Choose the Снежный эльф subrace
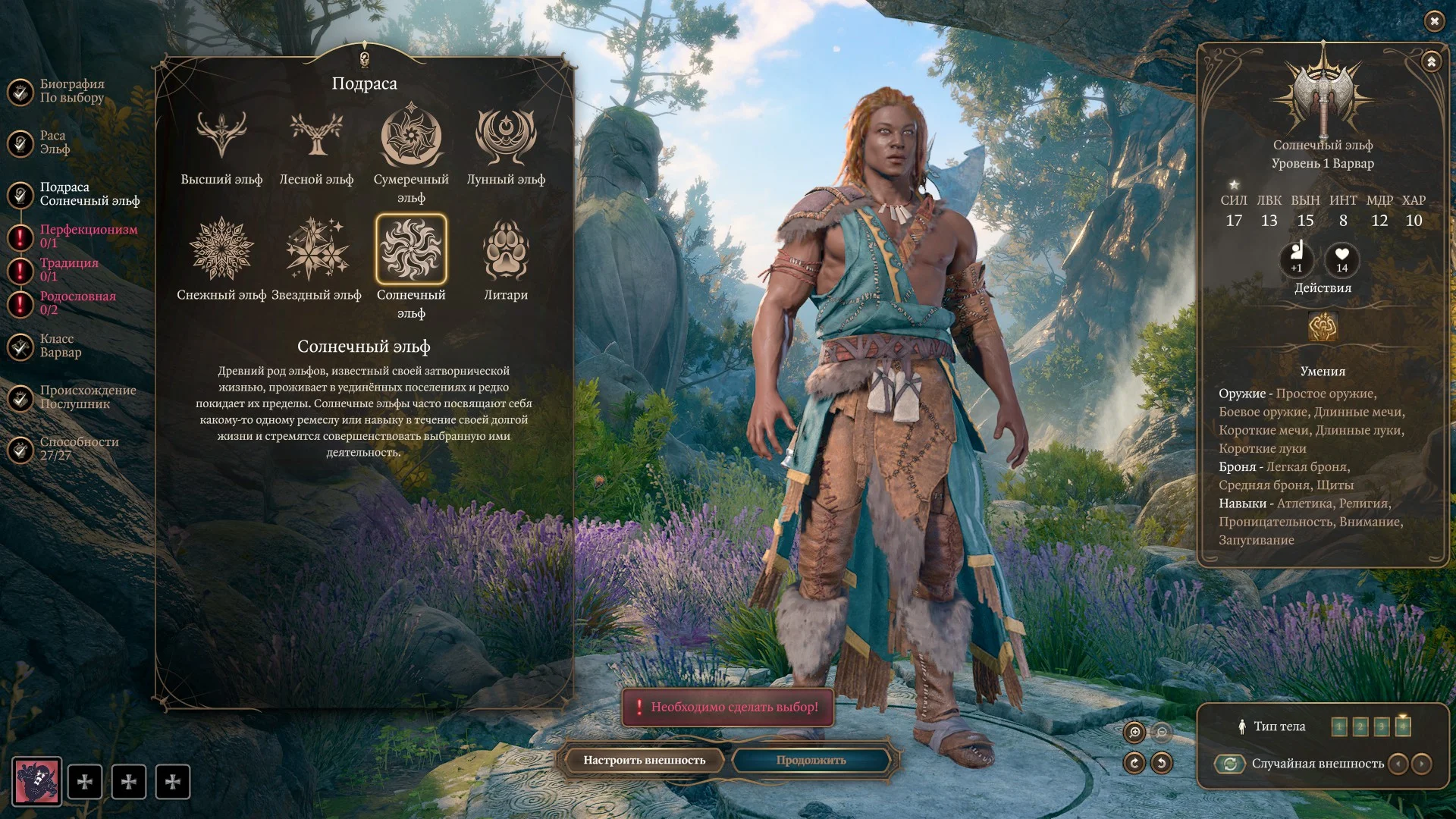This screenshot has height=819, width=1456. 221,249
